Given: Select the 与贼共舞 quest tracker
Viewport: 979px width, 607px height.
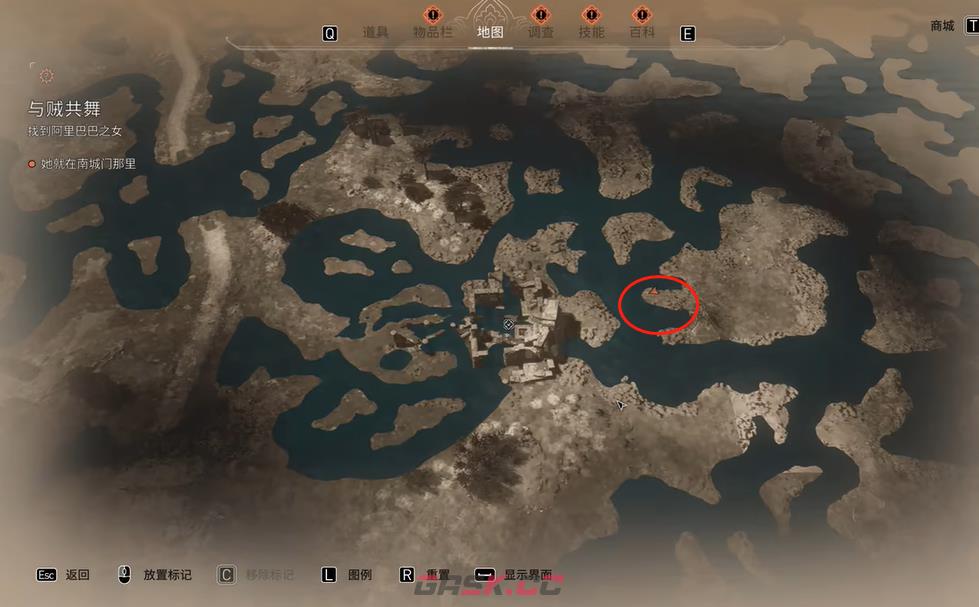Looking at the screenshot, I should [x=64, y=109].
